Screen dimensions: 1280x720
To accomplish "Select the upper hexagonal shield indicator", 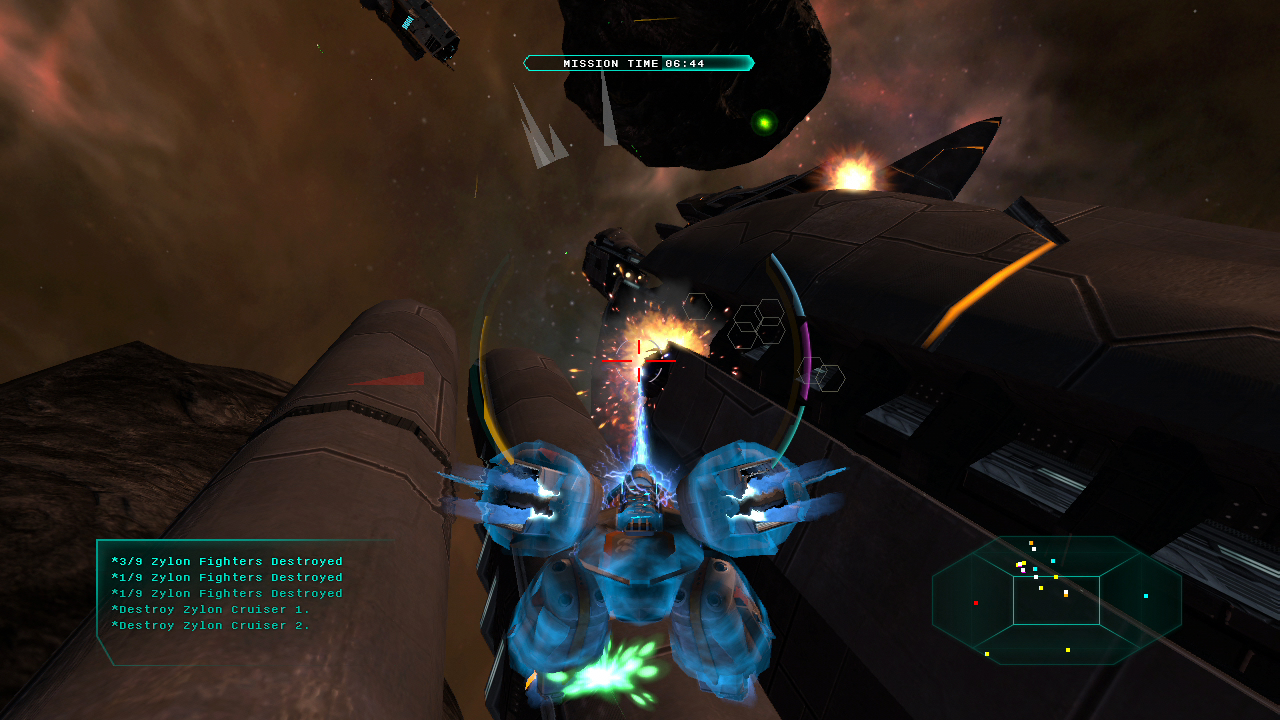I will pos(697,307).
